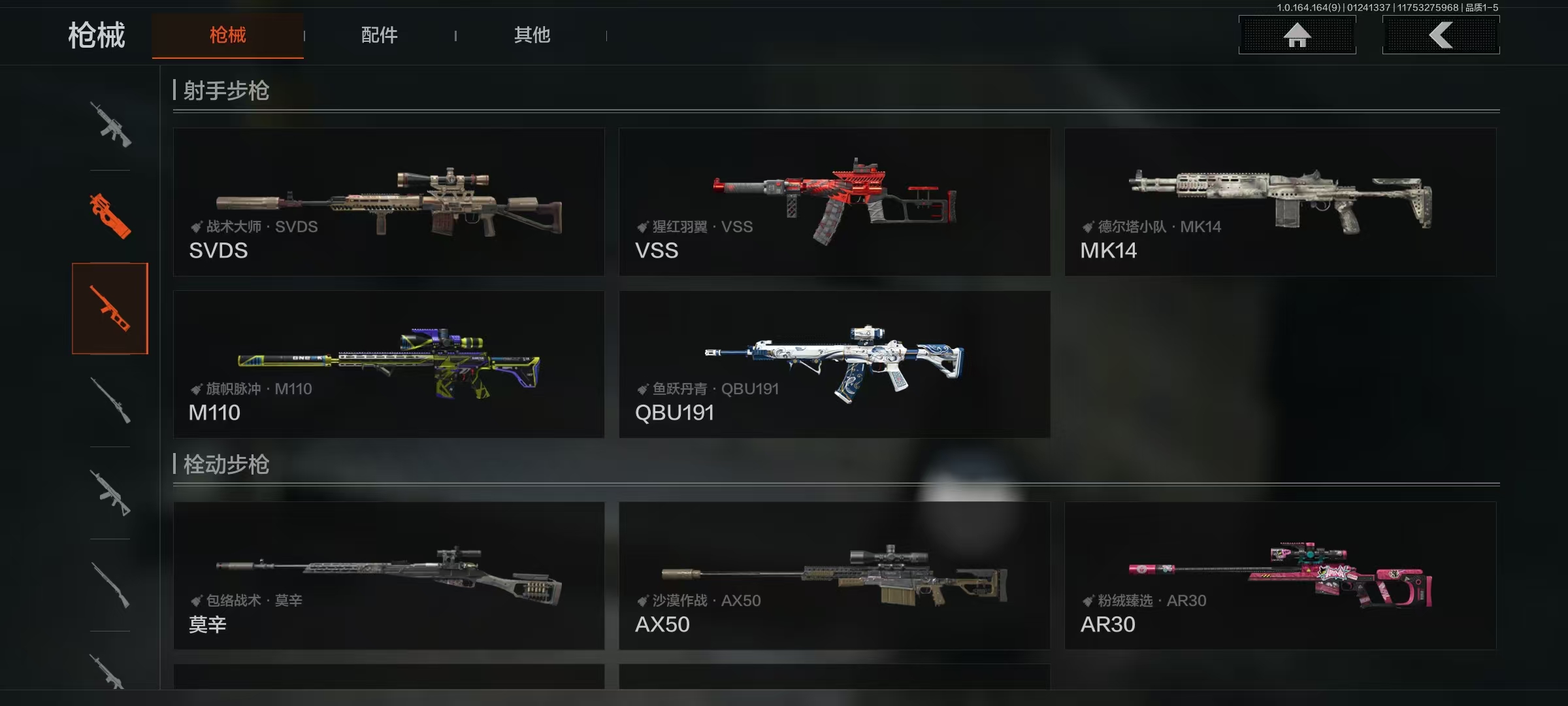Switch to the 枪械 tab
This screenshot has height=706, width=1568.
(227, 35)
